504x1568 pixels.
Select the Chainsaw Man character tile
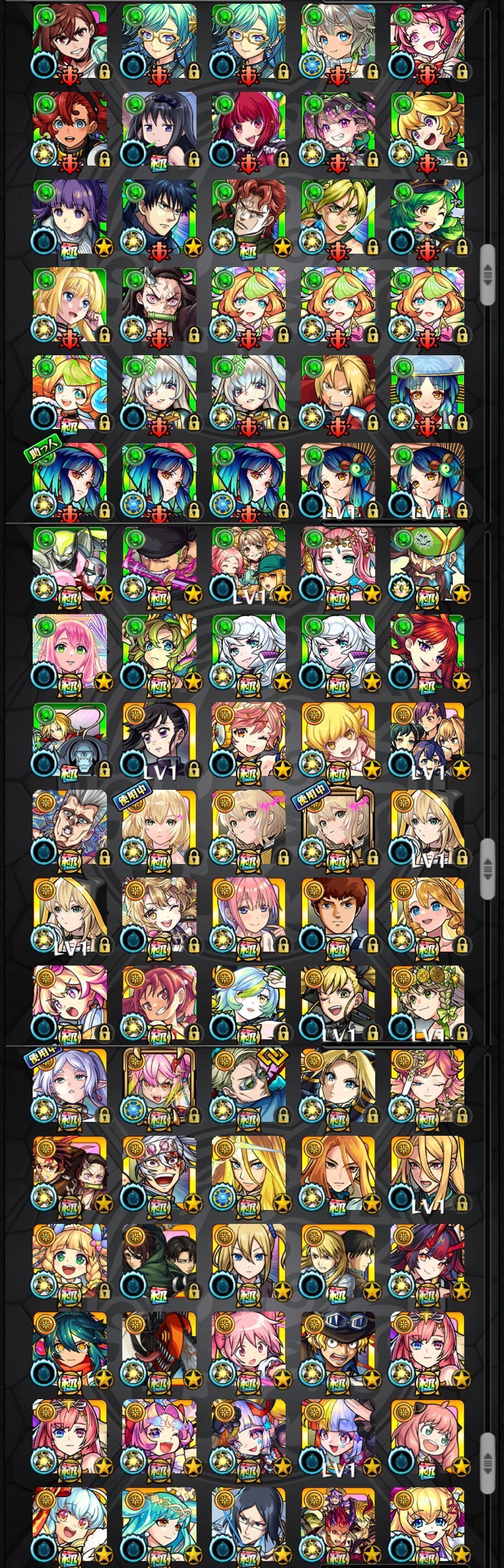coord(159,1351)
